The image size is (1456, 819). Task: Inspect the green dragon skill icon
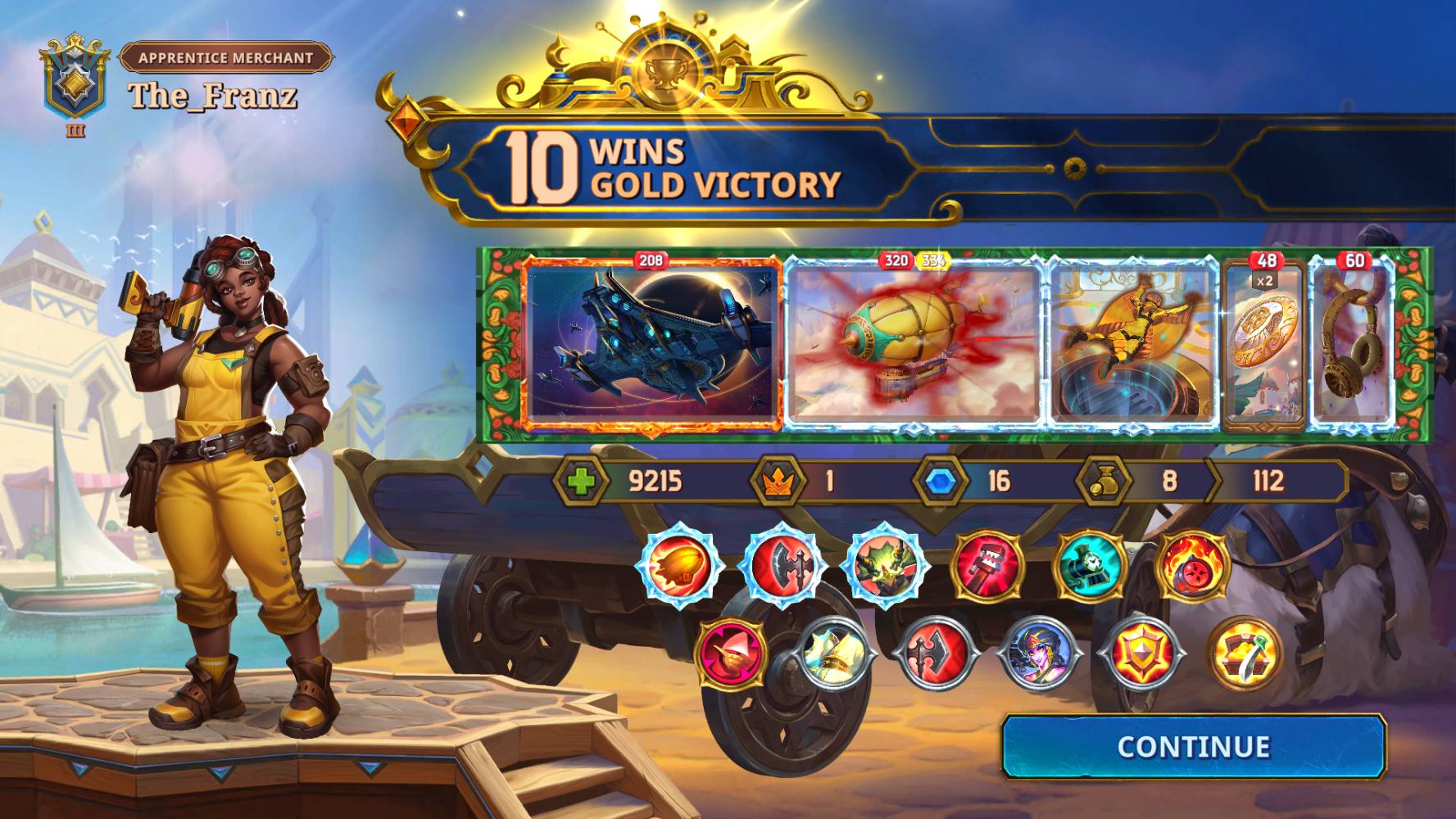point(885,566)
